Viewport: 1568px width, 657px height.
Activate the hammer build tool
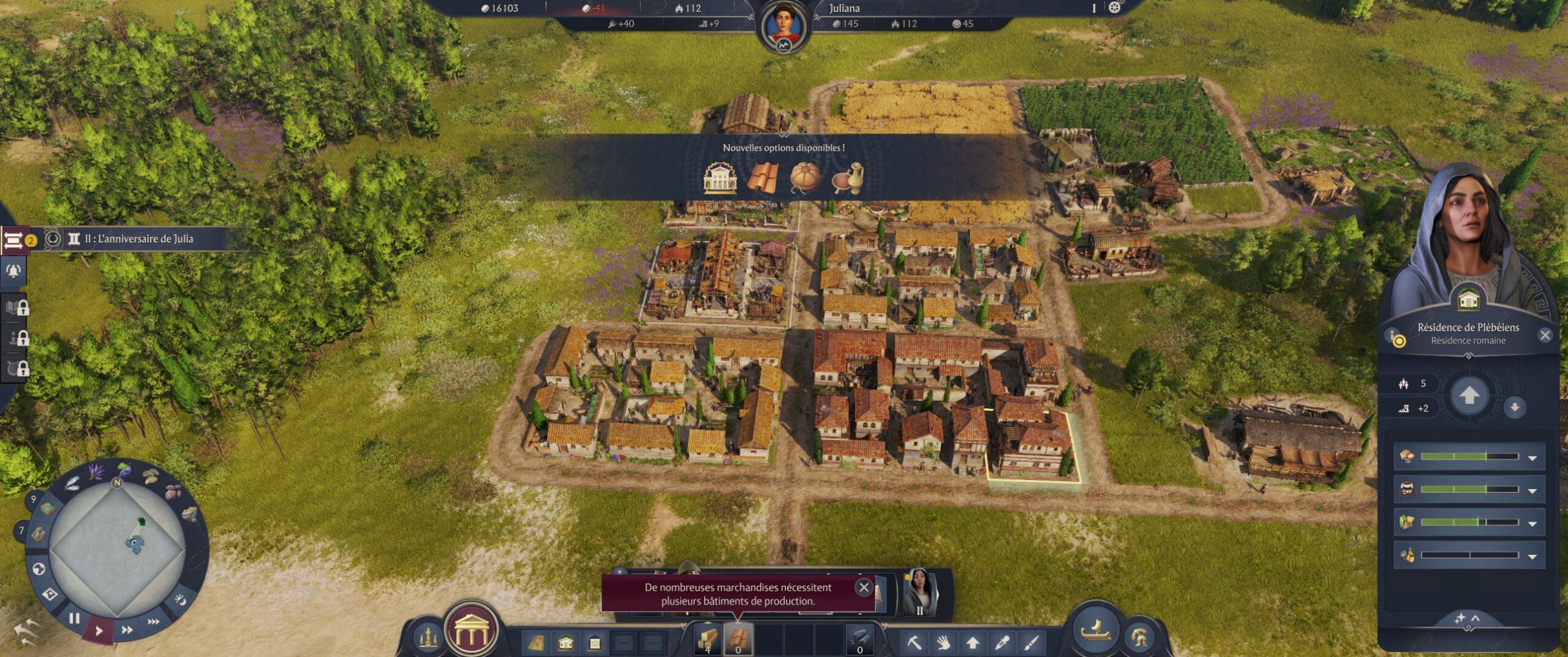pyautogui.click(x=914, y=642)
